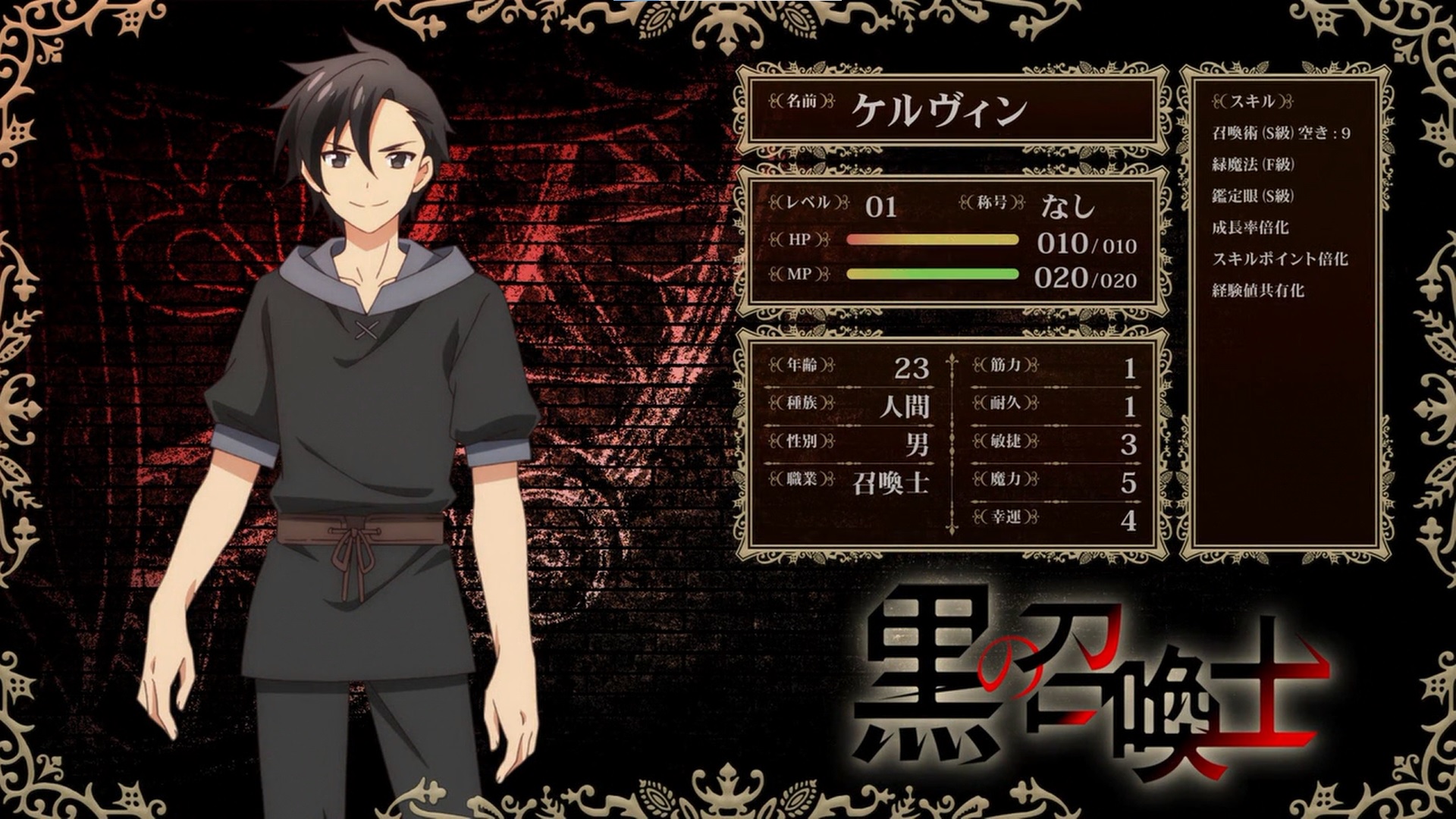Click the 鑑定眼 (S級) skill row

tap(1252, 196)
